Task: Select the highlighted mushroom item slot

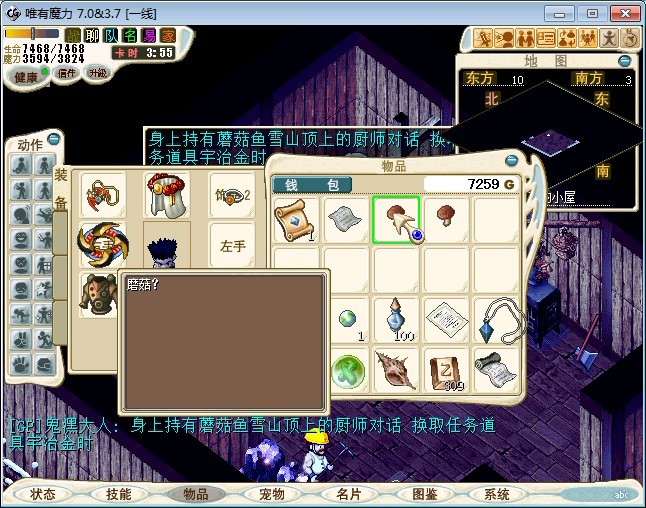Action: [397, 219]
